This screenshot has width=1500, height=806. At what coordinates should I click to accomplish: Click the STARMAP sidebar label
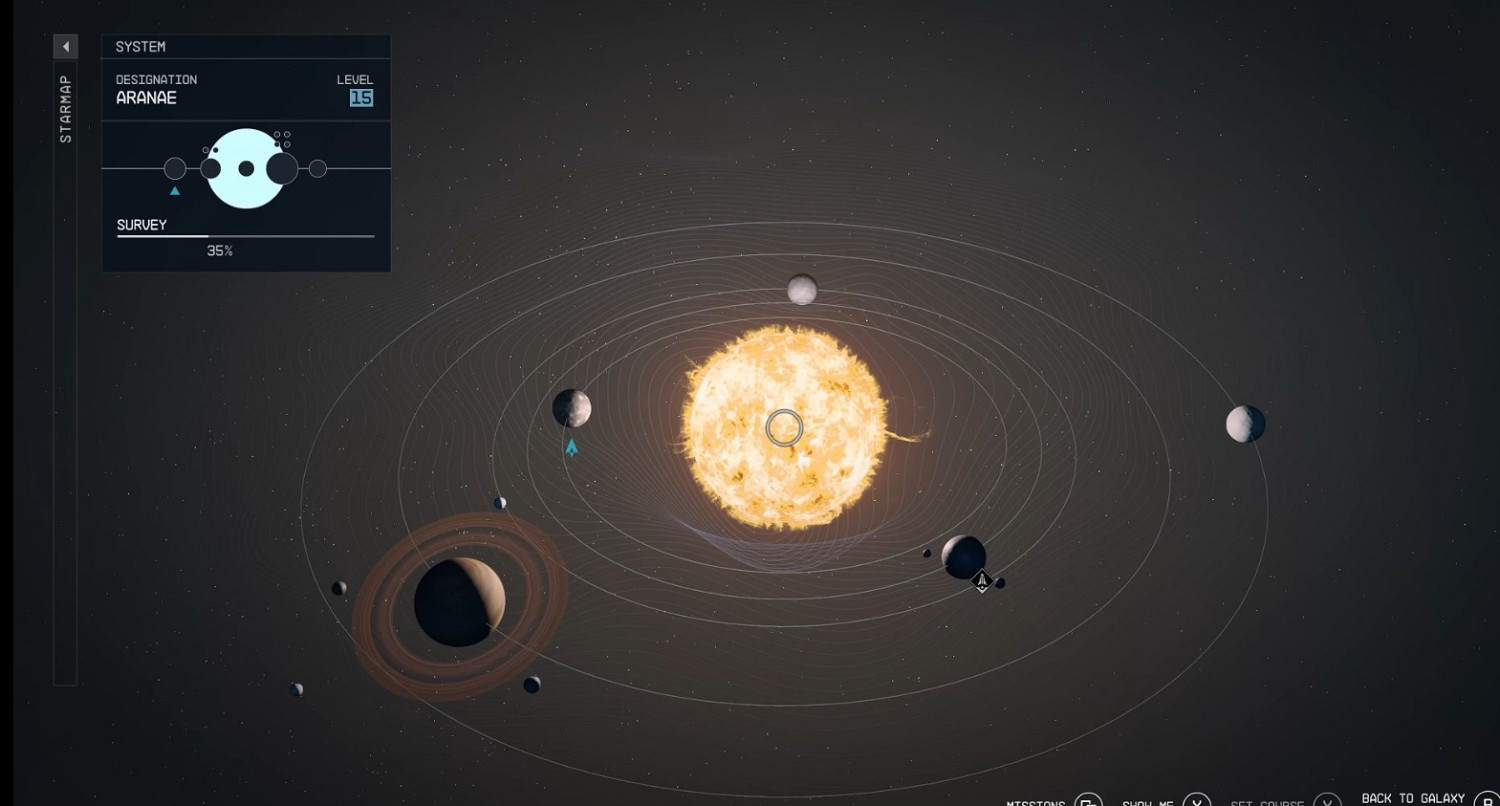(x=66, y=110)
